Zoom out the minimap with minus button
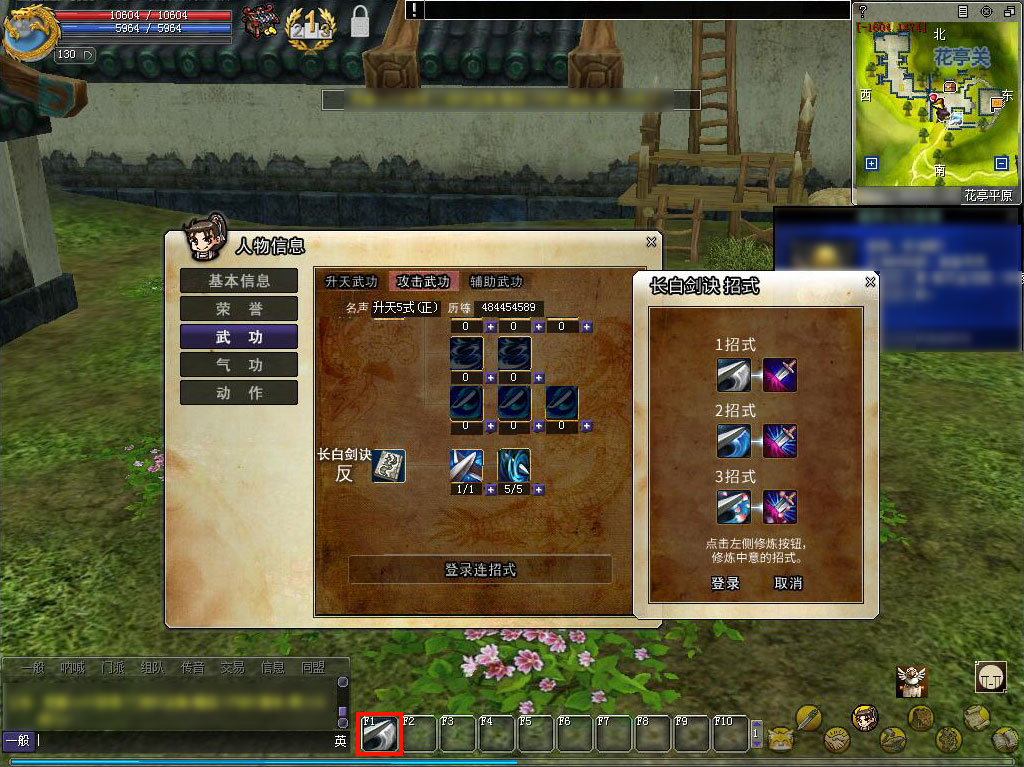The width and height of the screenshot is (1024, 767). 1001,164
